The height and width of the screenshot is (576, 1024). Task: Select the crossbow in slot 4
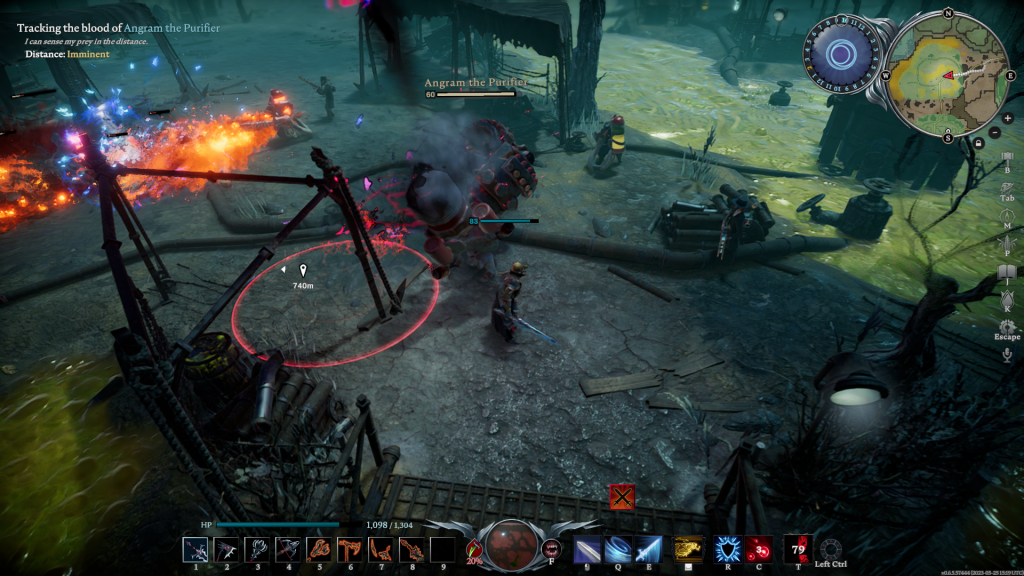[287, 549]
